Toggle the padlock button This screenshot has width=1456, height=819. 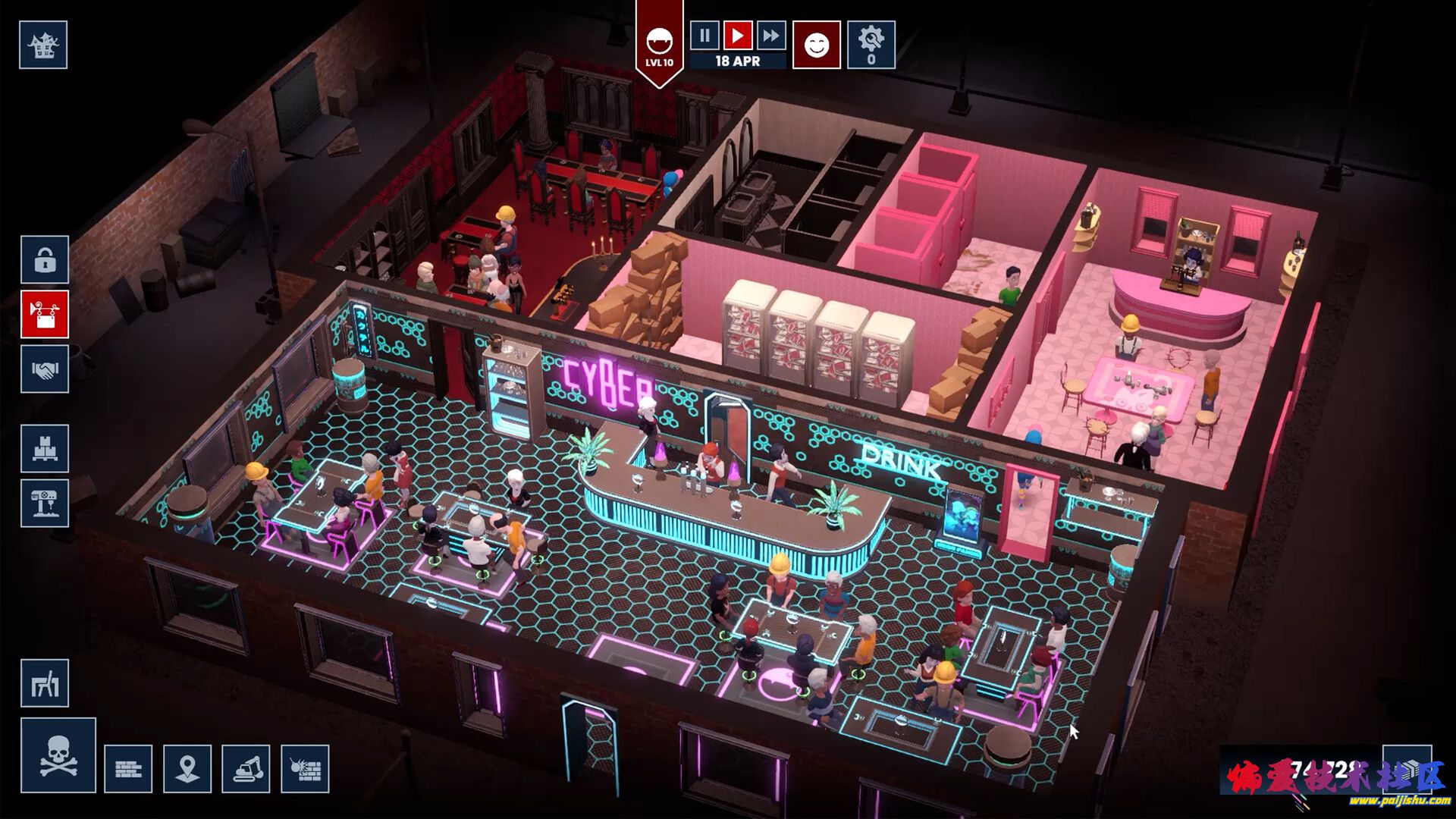point(45,260)
